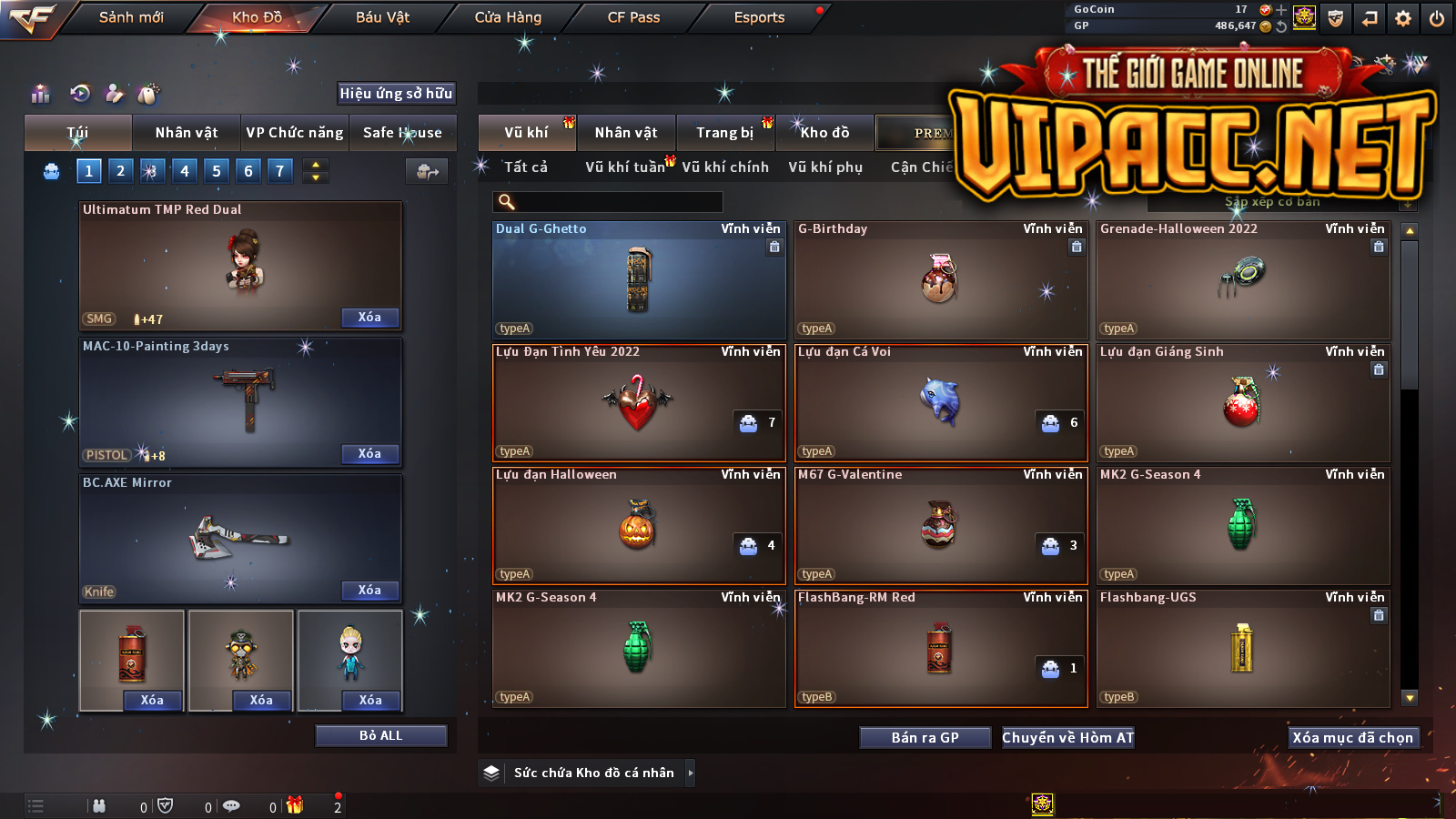Viewport: 1456px width, 819px height.
Task: Click Chuyển về Hòm AT button
Action: point(1067,737)
